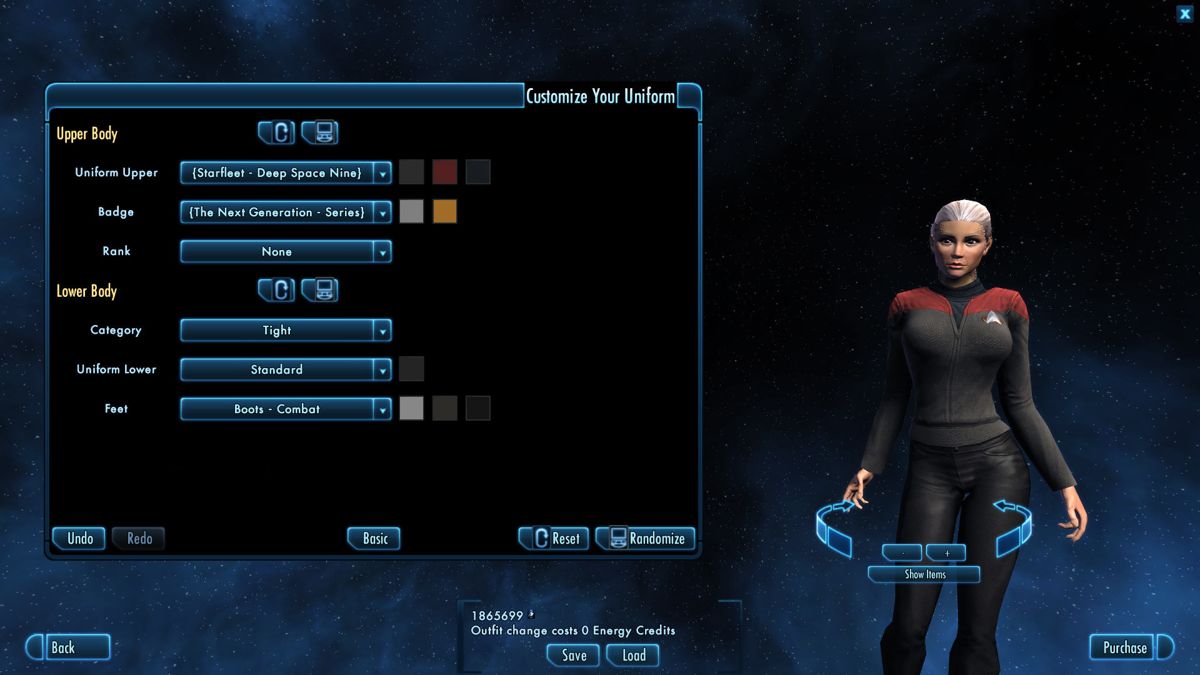
Task: Select the Uniform Lower color swatch
Action: (412, 369)
